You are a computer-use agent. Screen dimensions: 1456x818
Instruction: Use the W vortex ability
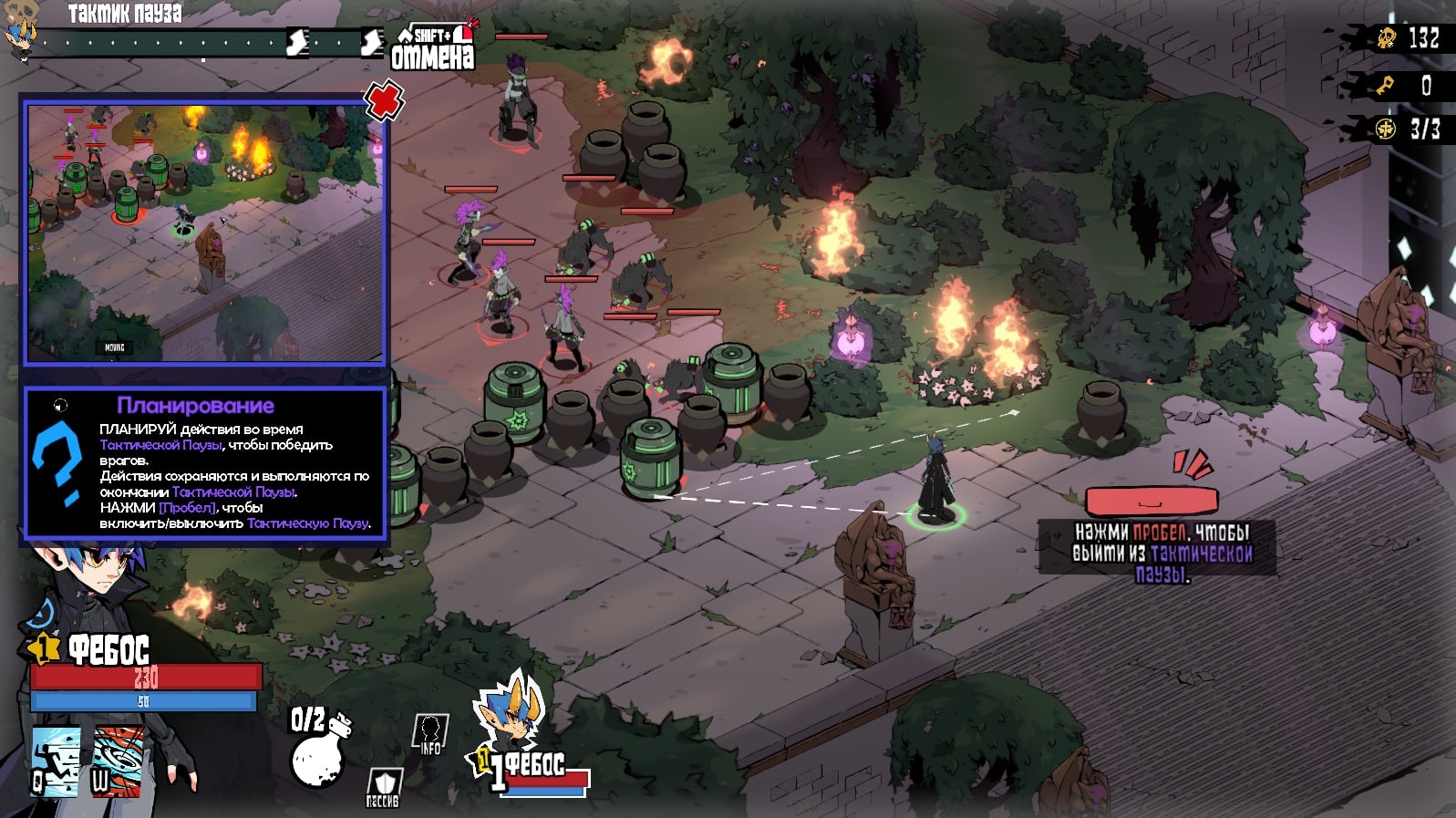[119, 761]
